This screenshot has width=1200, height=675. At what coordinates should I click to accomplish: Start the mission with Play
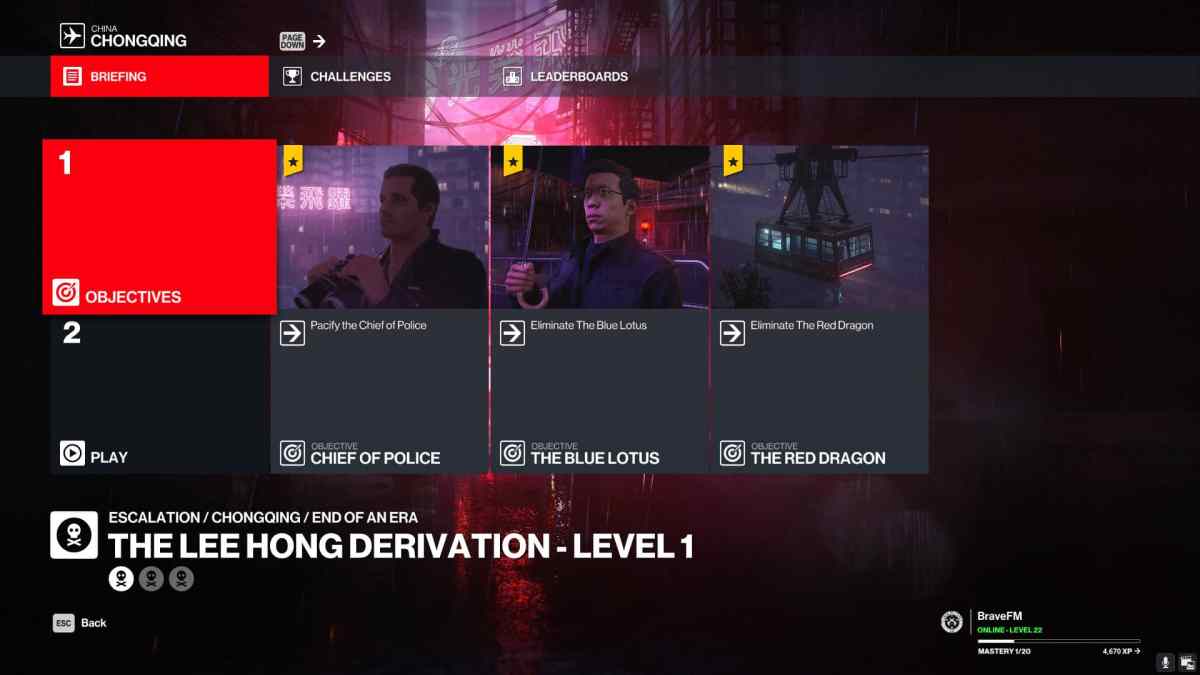pos(160,394)
